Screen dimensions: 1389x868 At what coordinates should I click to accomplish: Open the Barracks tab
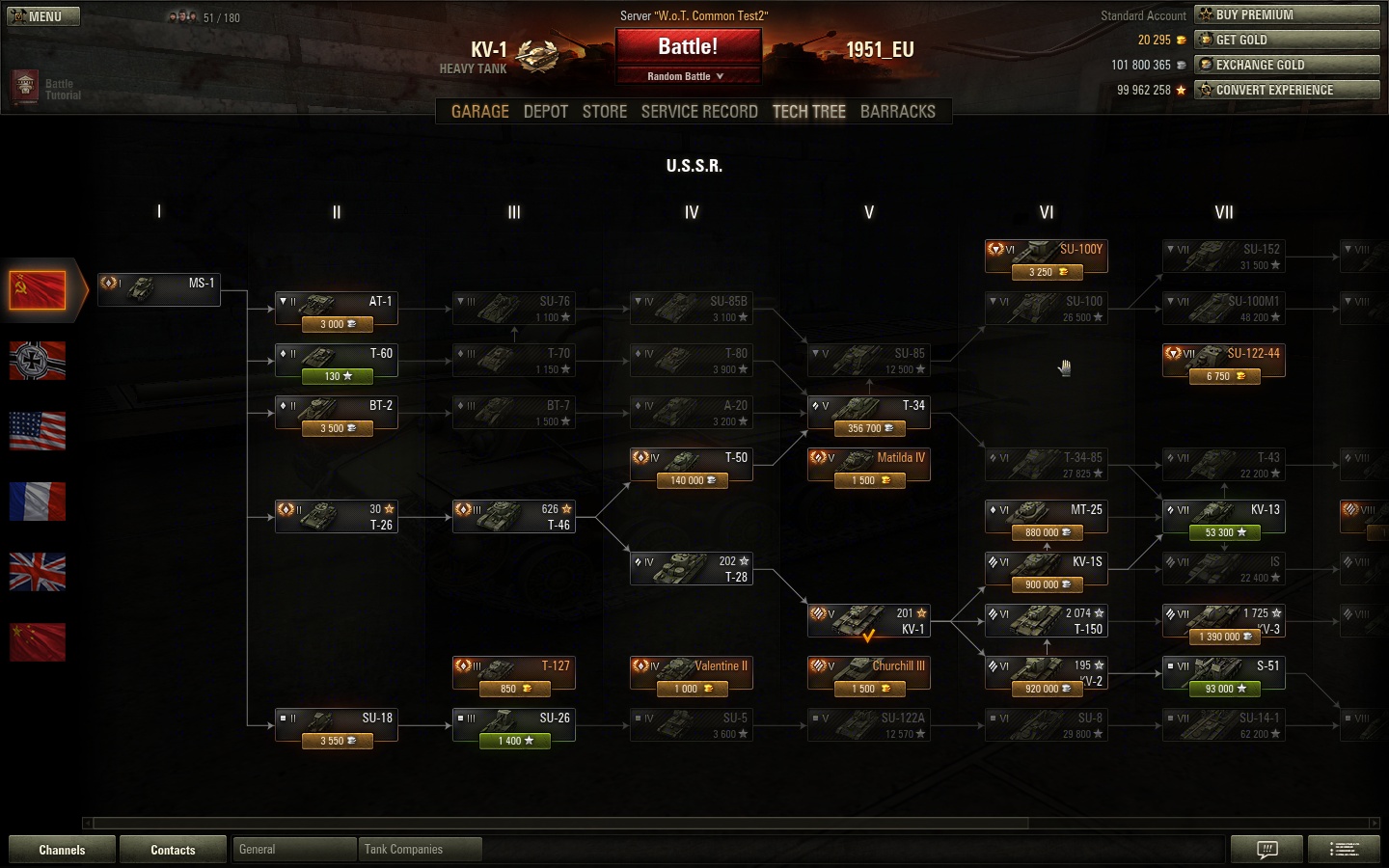[x=897, y=112]
